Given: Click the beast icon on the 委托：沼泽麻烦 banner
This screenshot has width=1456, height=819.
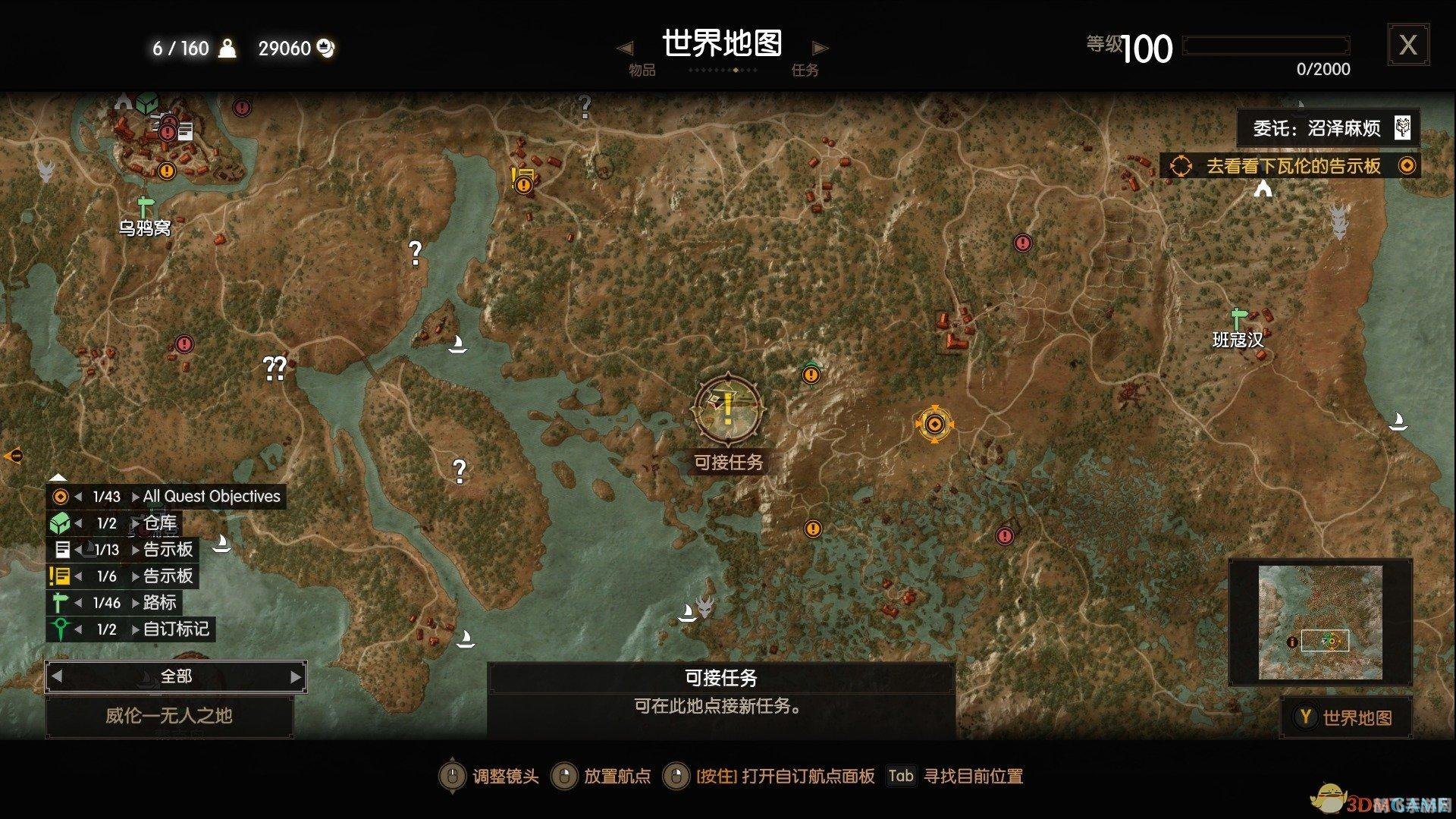Looking at the screenshot, I should point(1404,128).
